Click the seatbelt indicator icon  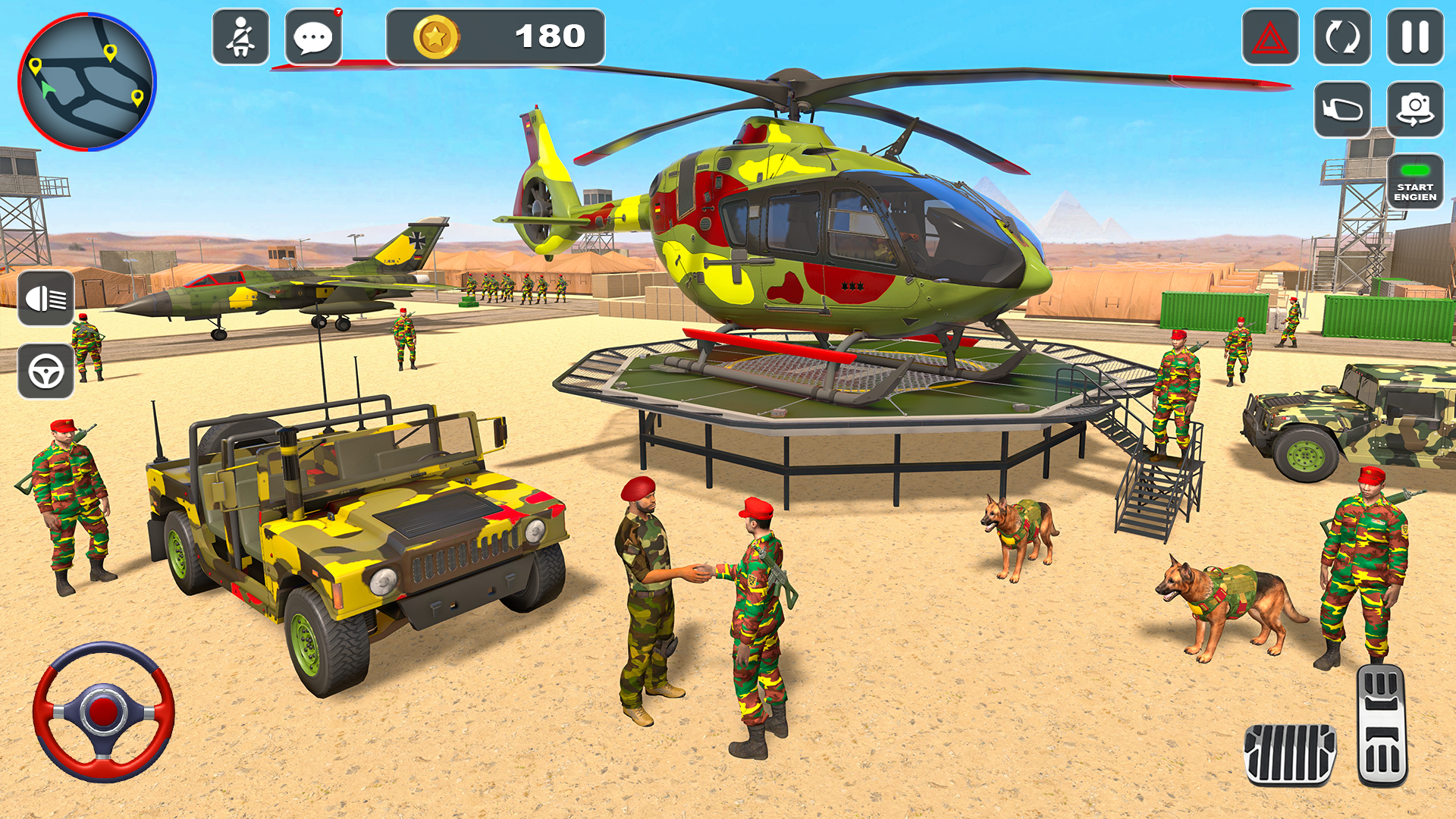[241, 36]
